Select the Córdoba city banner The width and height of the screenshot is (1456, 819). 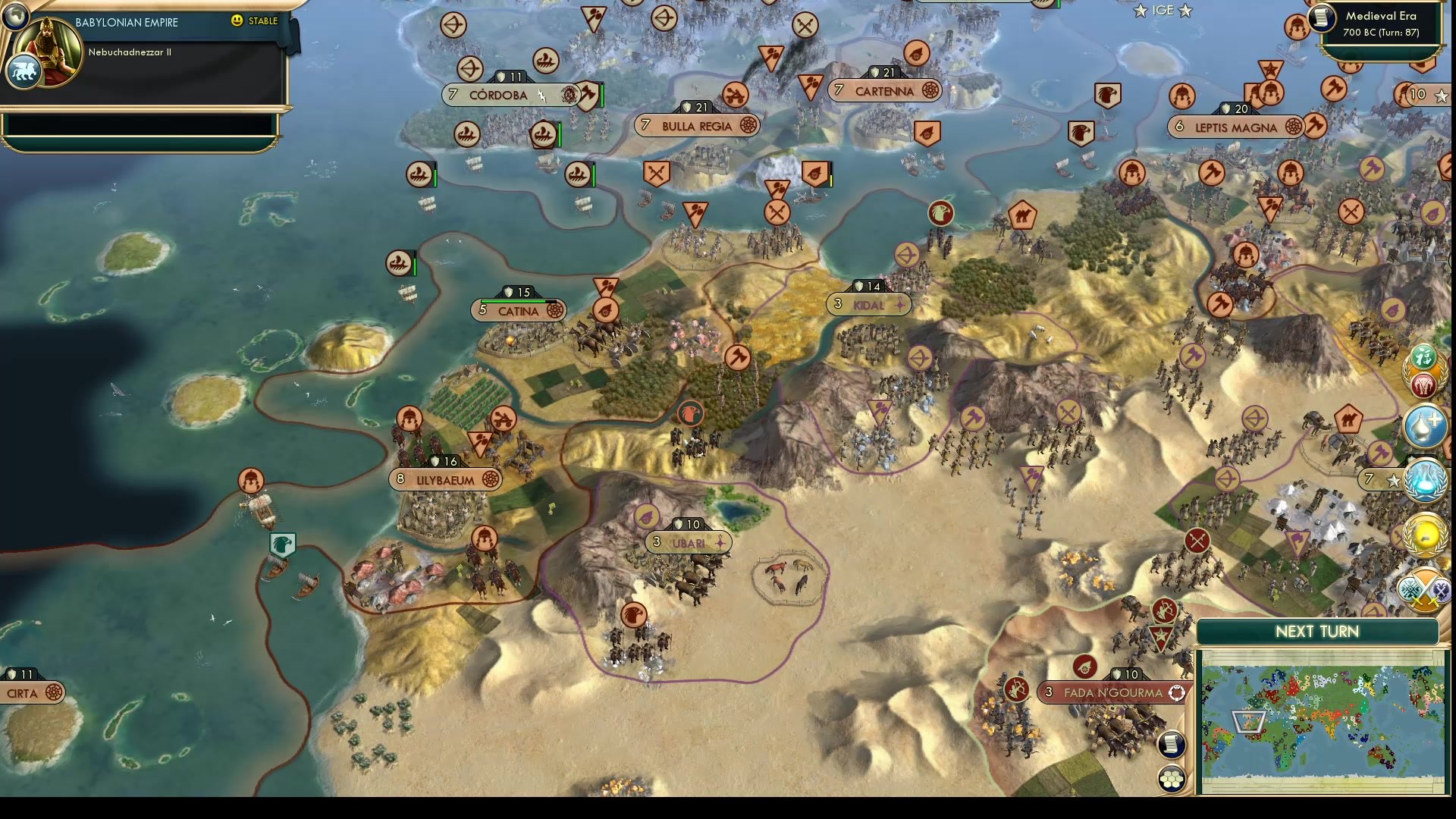(497, 96)
